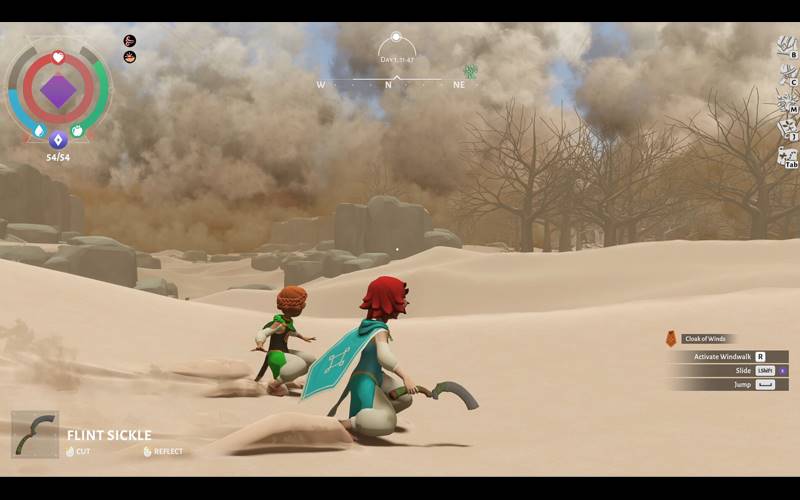Click the purple diamond in the status wheel

[x=58, y=92]
